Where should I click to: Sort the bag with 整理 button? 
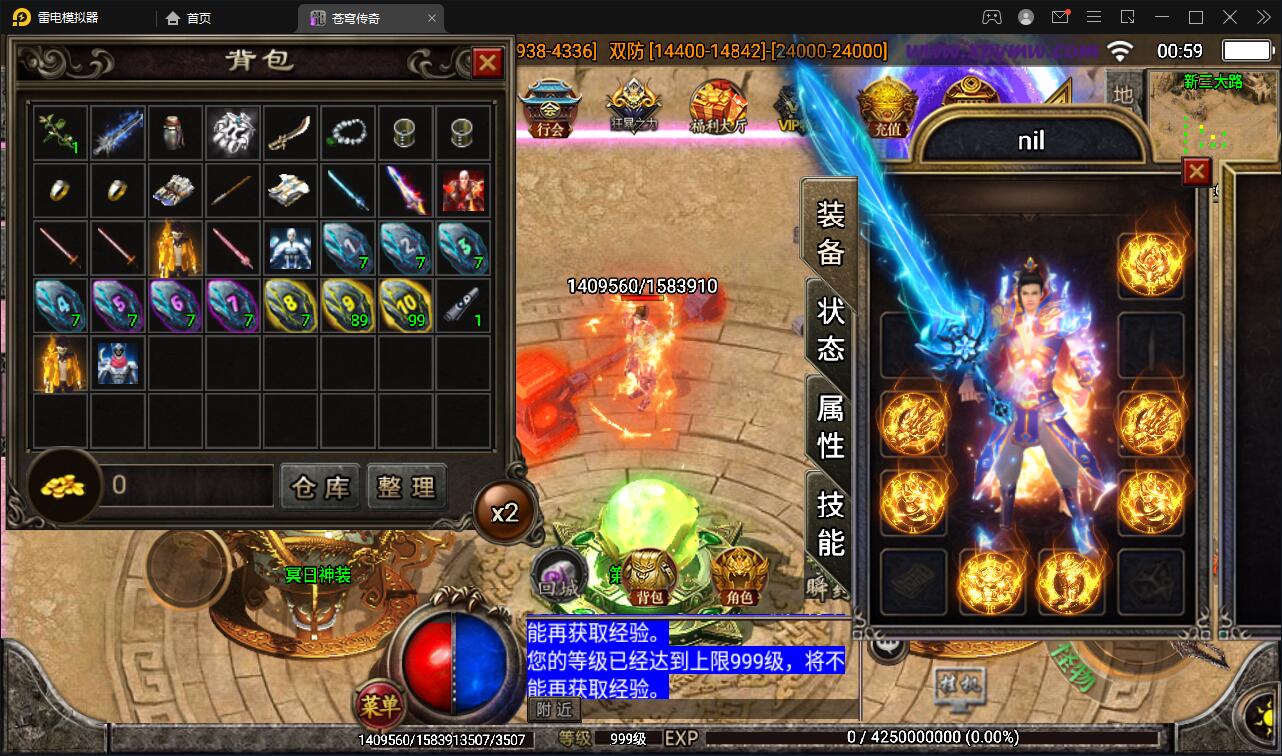[406, 487]
